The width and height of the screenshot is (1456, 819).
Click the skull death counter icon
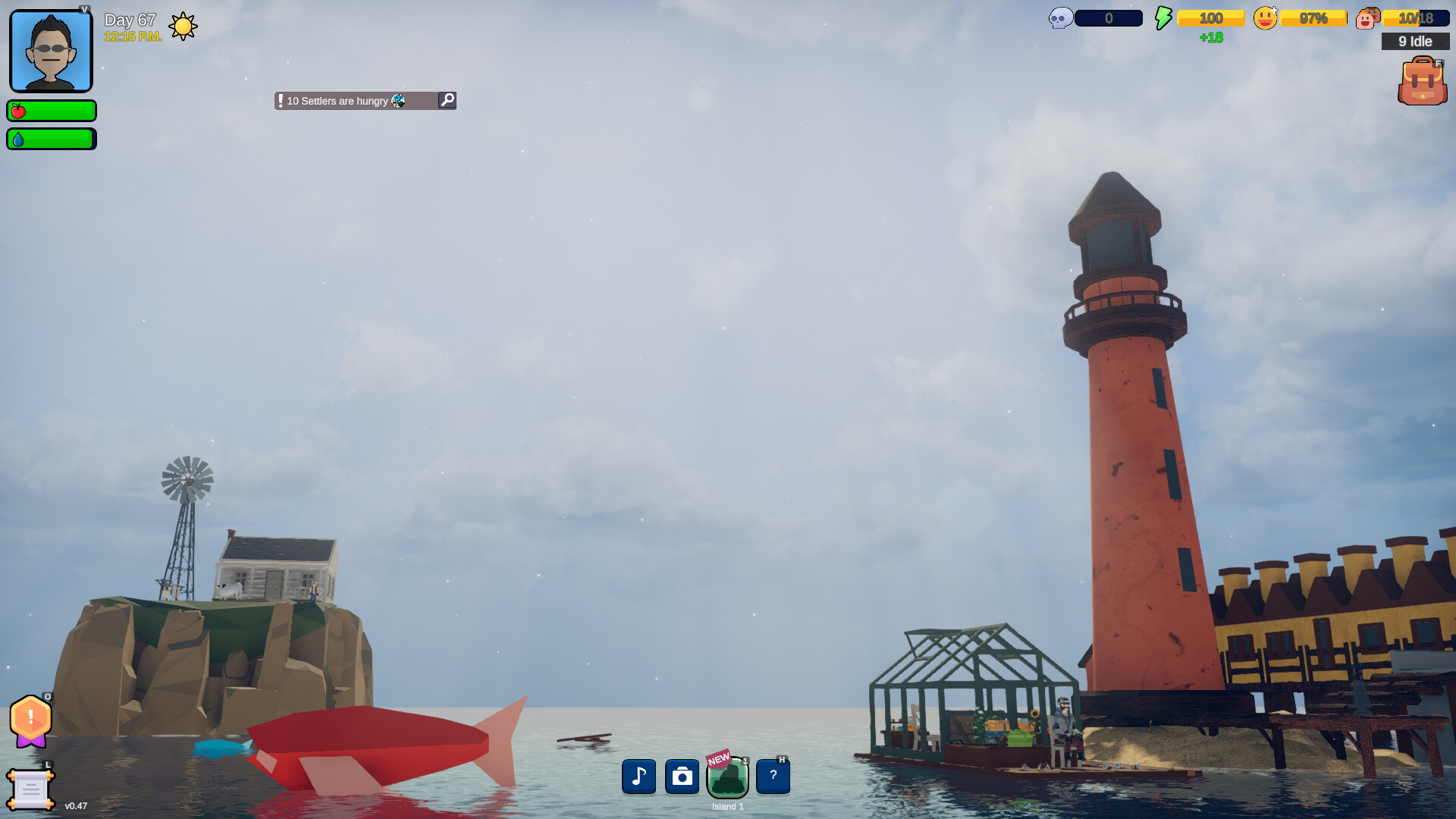tap(1059, 17)
